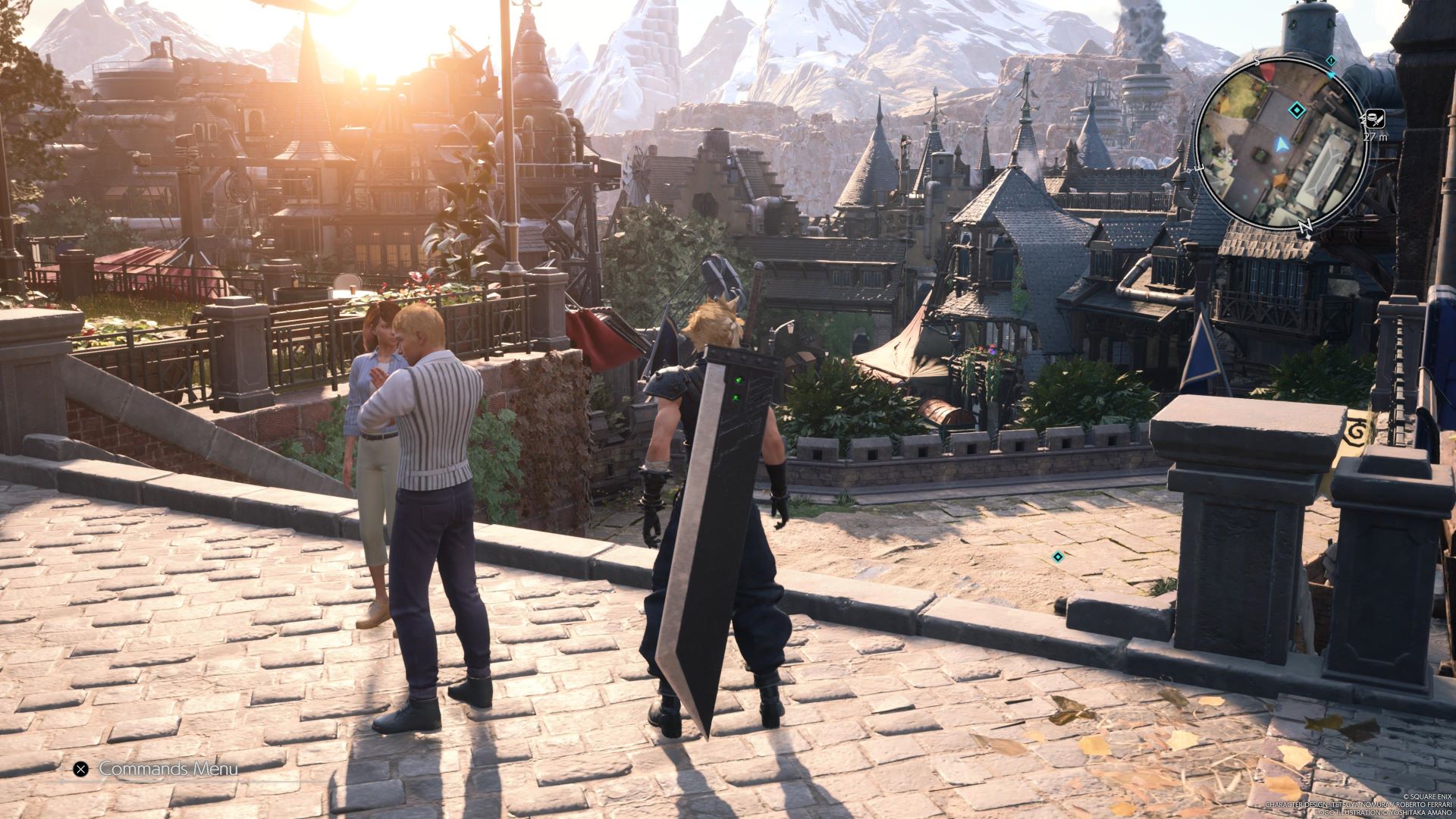1456x819 pixels.
Task: Select the teal diamond marker inside minimap
Action: pos(1298,111)
